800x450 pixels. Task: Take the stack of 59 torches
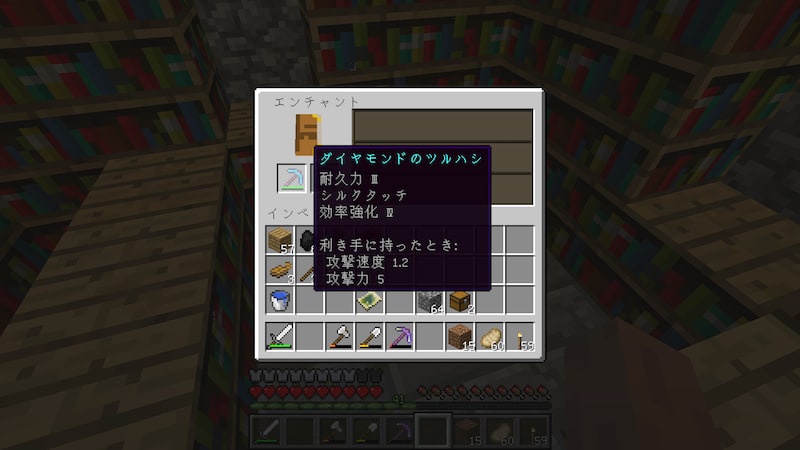pos(519,337)
